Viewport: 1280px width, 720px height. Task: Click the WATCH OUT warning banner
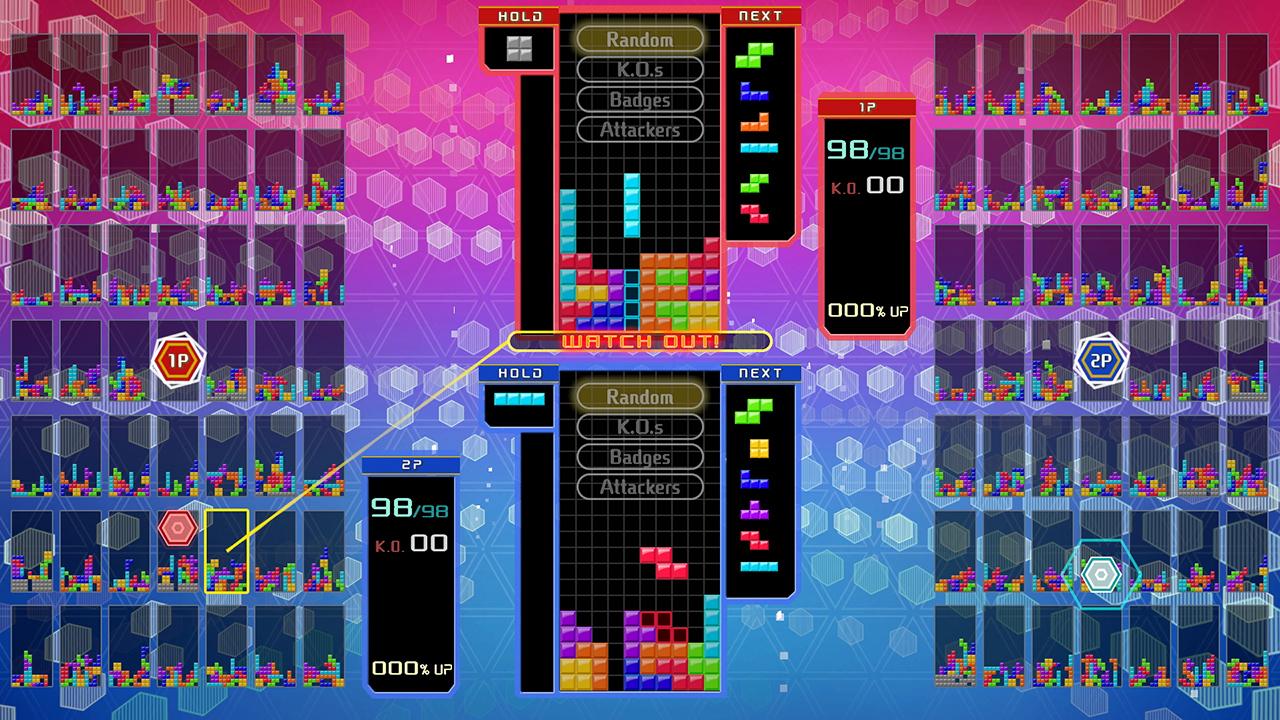(640, 341)
